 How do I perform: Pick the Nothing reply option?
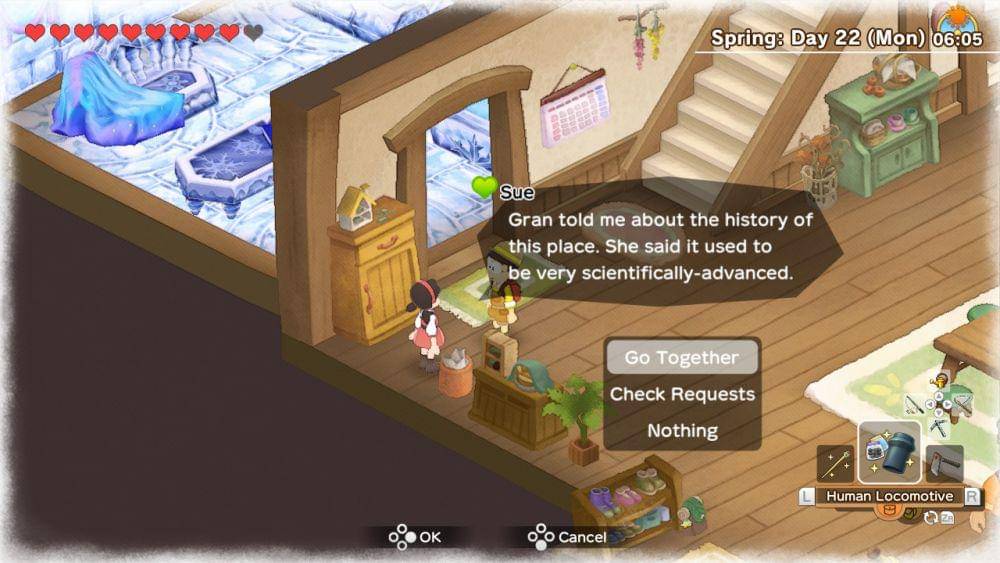tap(682, 431)
